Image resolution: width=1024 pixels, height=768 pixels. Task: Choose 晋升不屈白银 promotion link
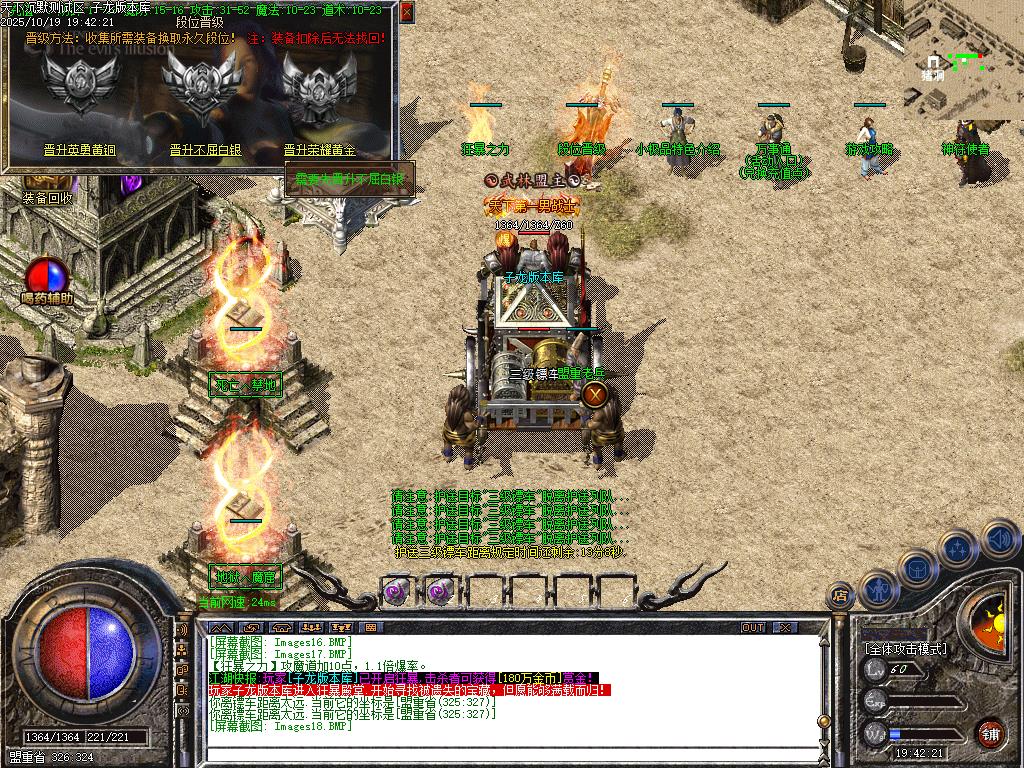tap(205, 150)
